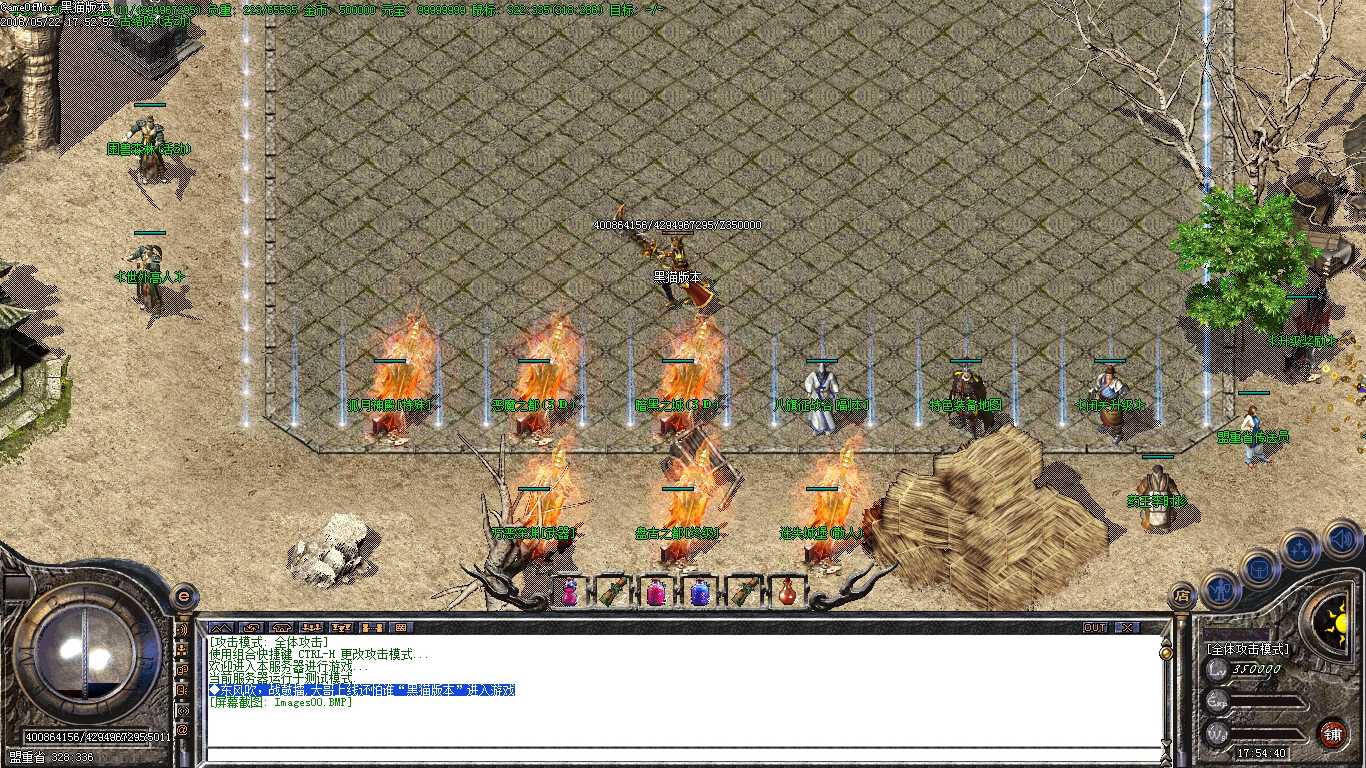Toggle the loudspeaker icon in the chat sidebar

pos(183,630)
